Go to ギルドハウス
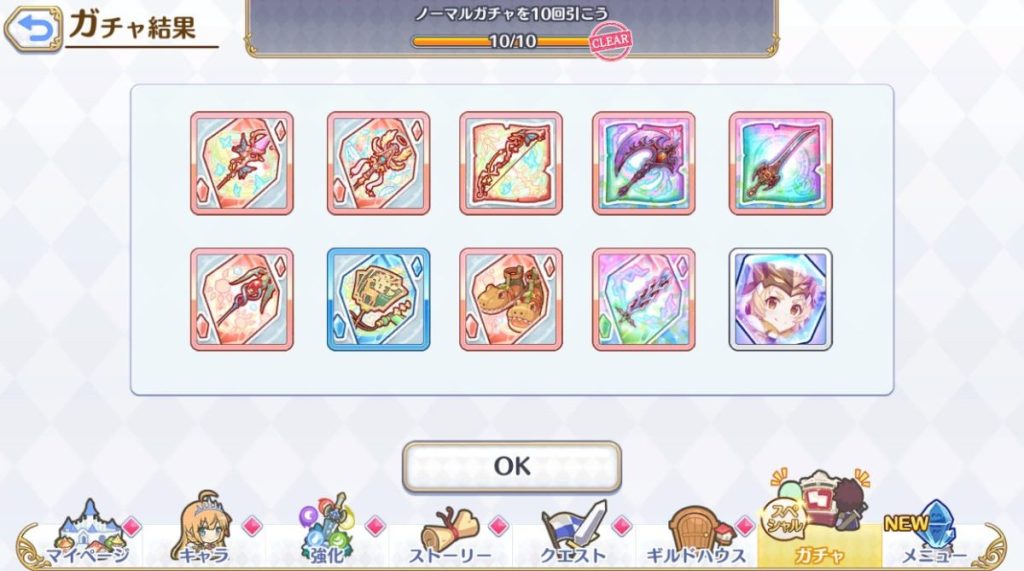This screenshot has width=1024, height=571. coord(696,536)
